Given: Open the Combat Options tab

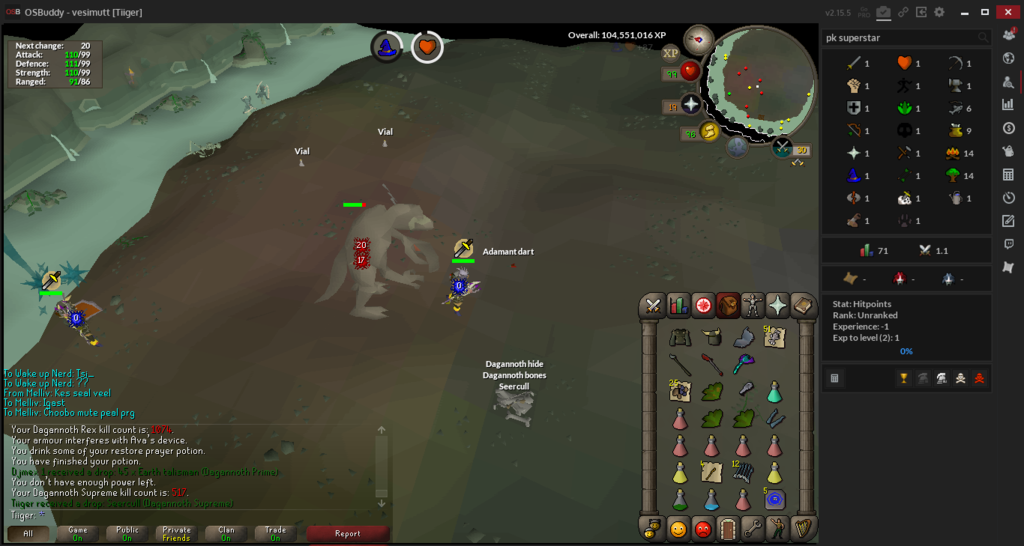Looking at the screenshot, I should coord(653,306).
